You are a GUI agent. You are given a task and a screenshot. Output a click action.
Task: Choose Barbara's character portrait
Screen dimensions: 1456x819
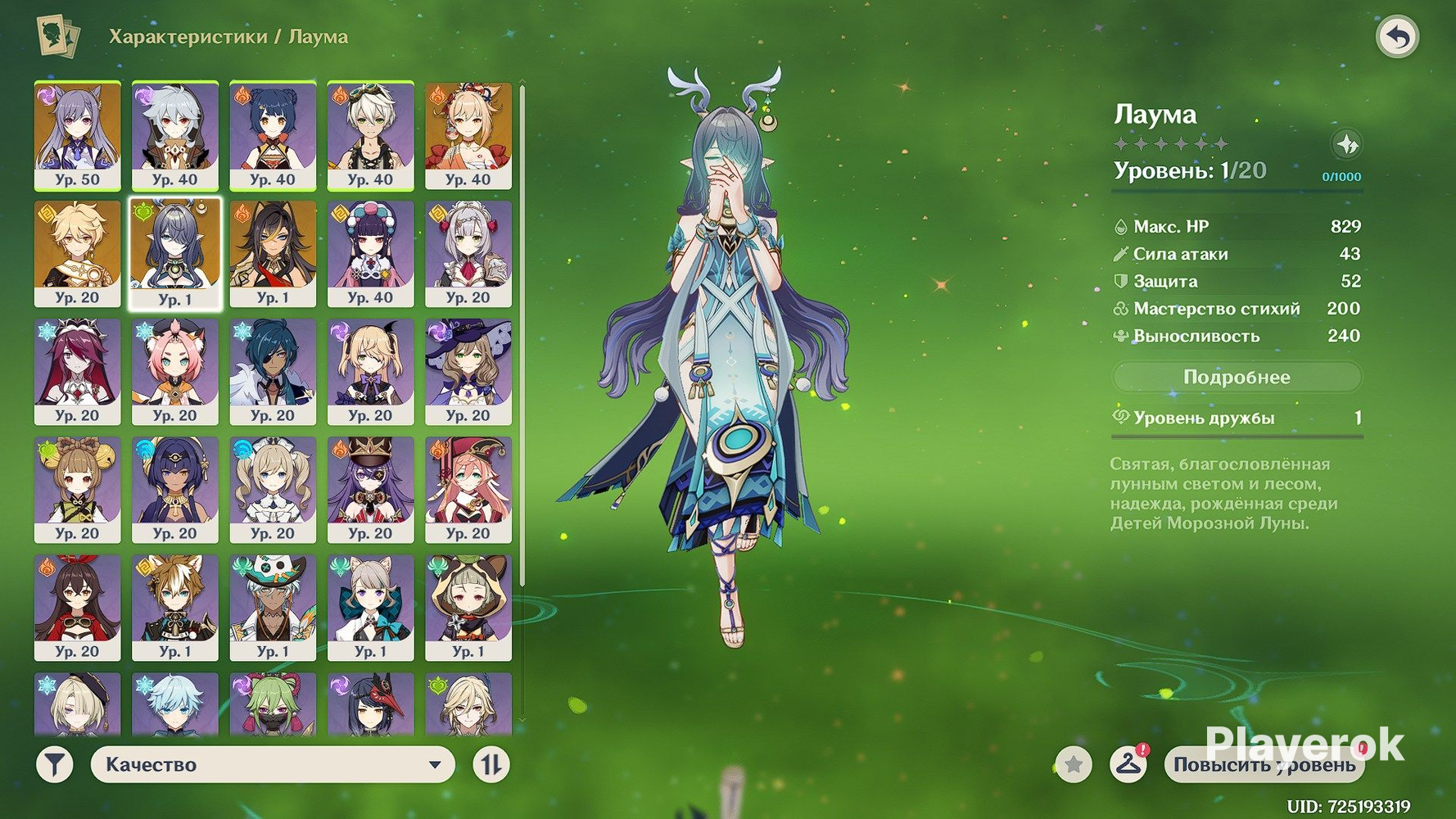pos(273,490)
